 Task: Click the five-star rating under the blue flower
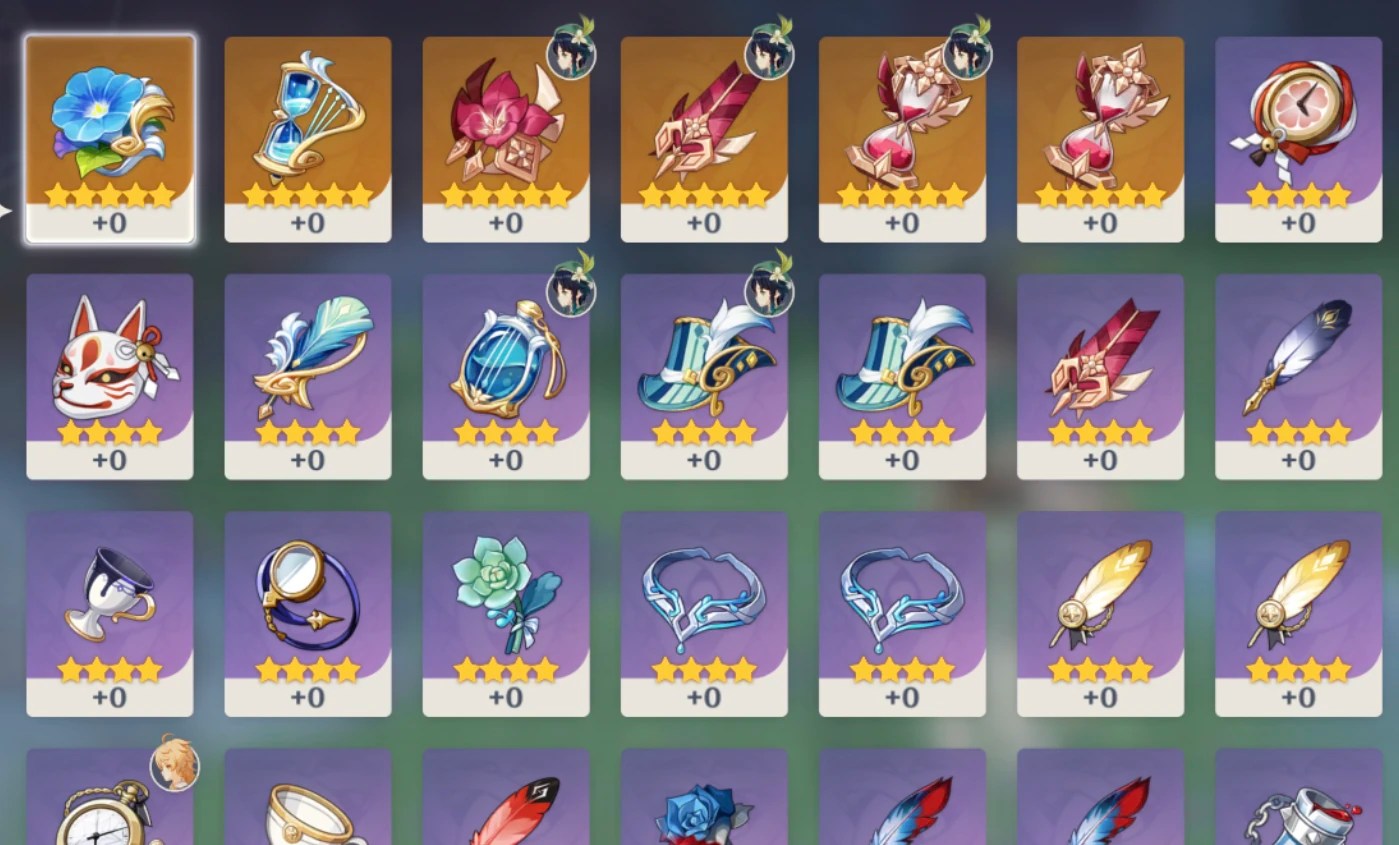[108, 197]
